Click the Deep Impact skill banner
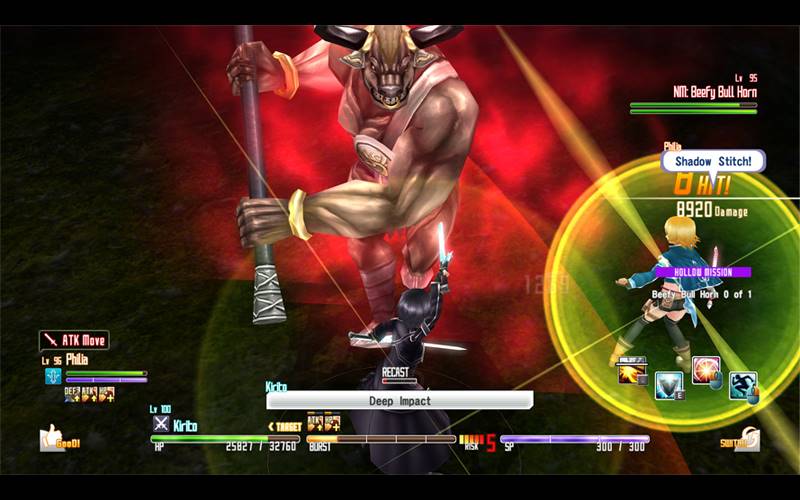The height and width of the screenshot is (500, 800). click(399, 400)
